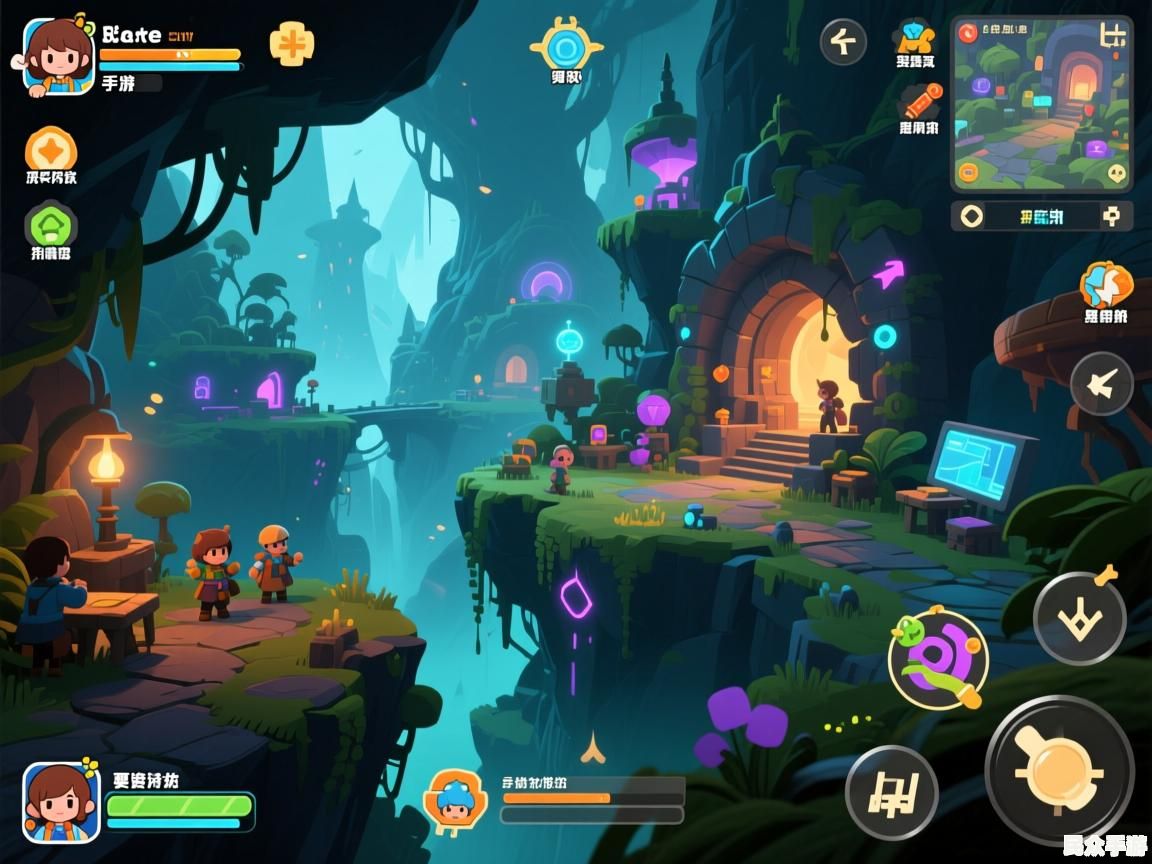Tap the yellow cross-shaped icon beside the player name
The width and height of the screenshot is (1152, 864).
291,44
